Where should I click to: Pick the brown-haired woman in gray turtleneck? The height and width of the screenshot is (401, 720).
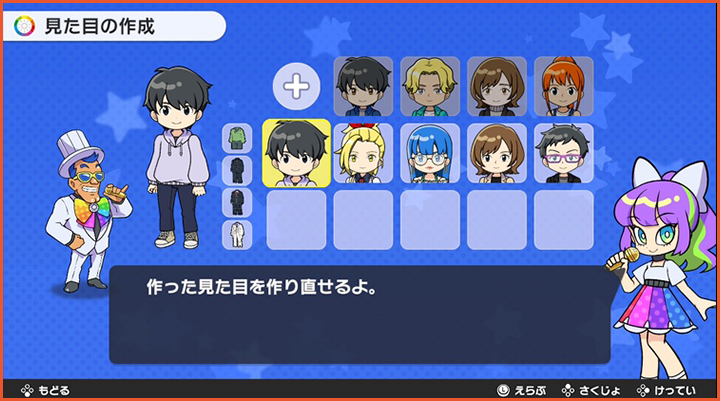tap(497, 86)
